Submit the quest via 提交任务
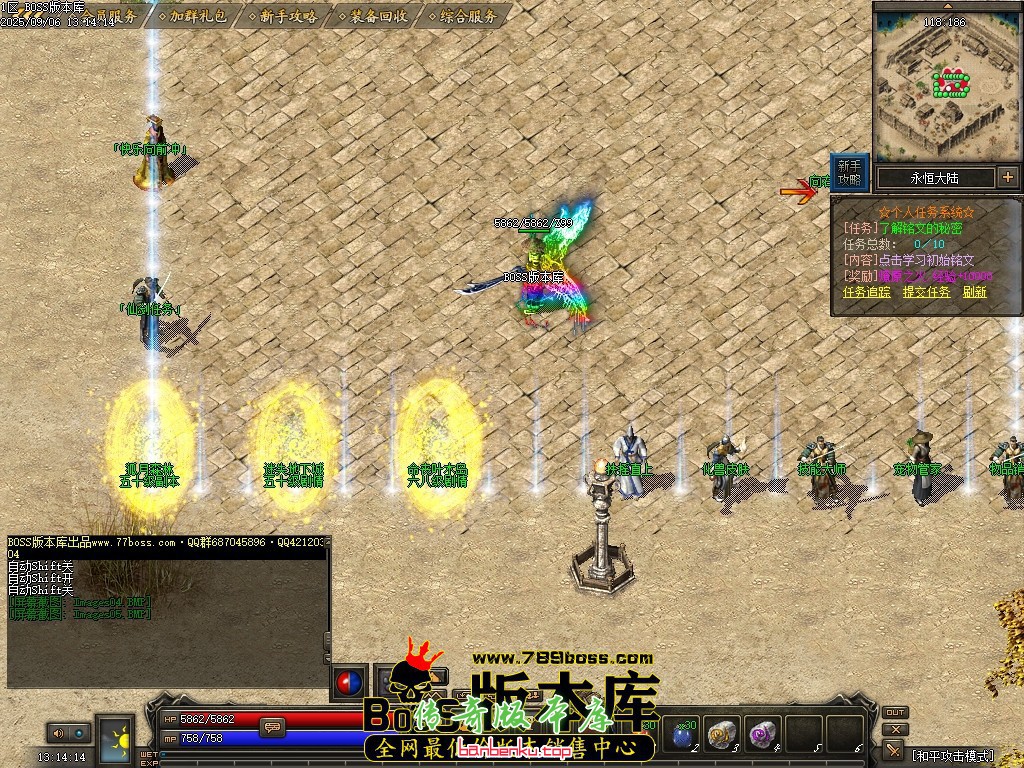 (926, 292)
